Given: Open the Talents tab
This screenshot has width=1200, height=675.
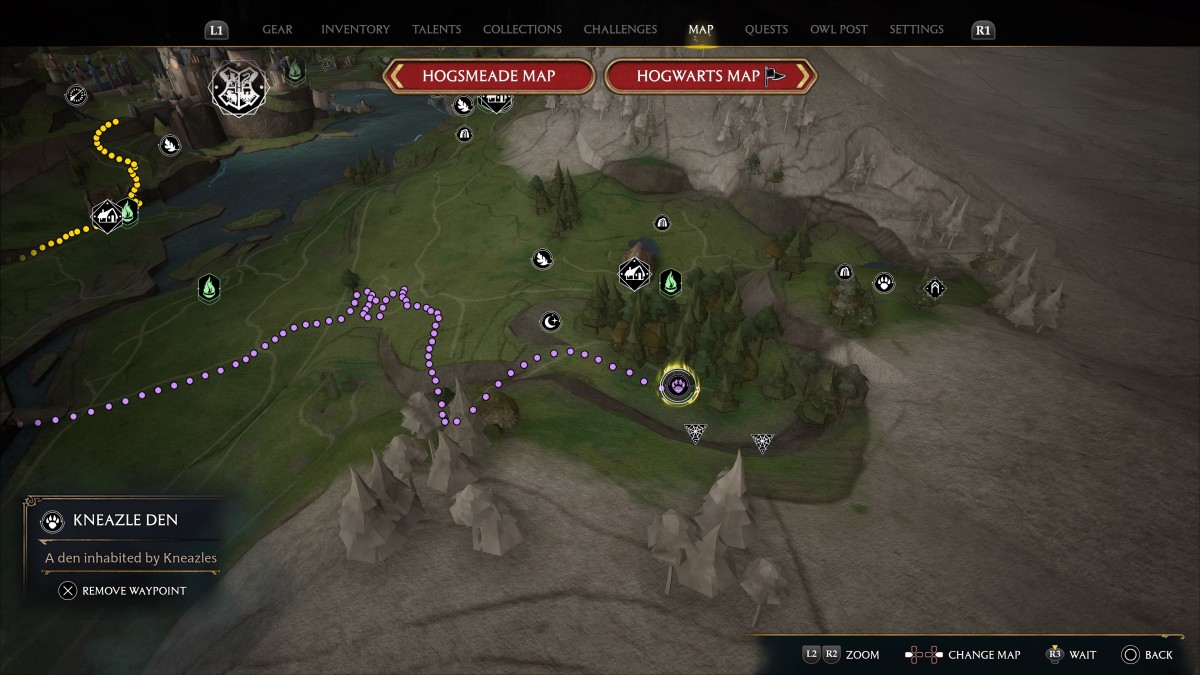Looking at the screenshot, I should pos(436,30).
